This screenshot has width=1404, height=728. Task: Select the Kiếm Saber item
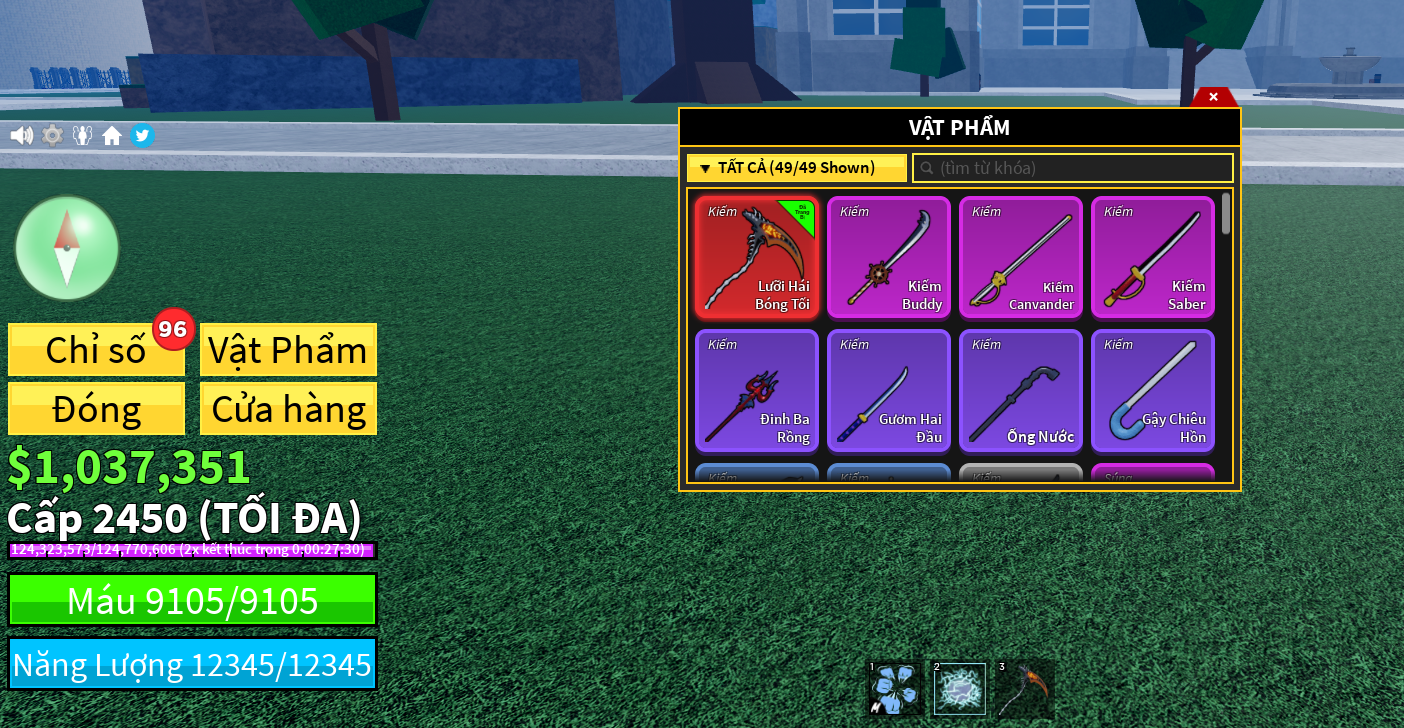click(x=1153, y=257)
